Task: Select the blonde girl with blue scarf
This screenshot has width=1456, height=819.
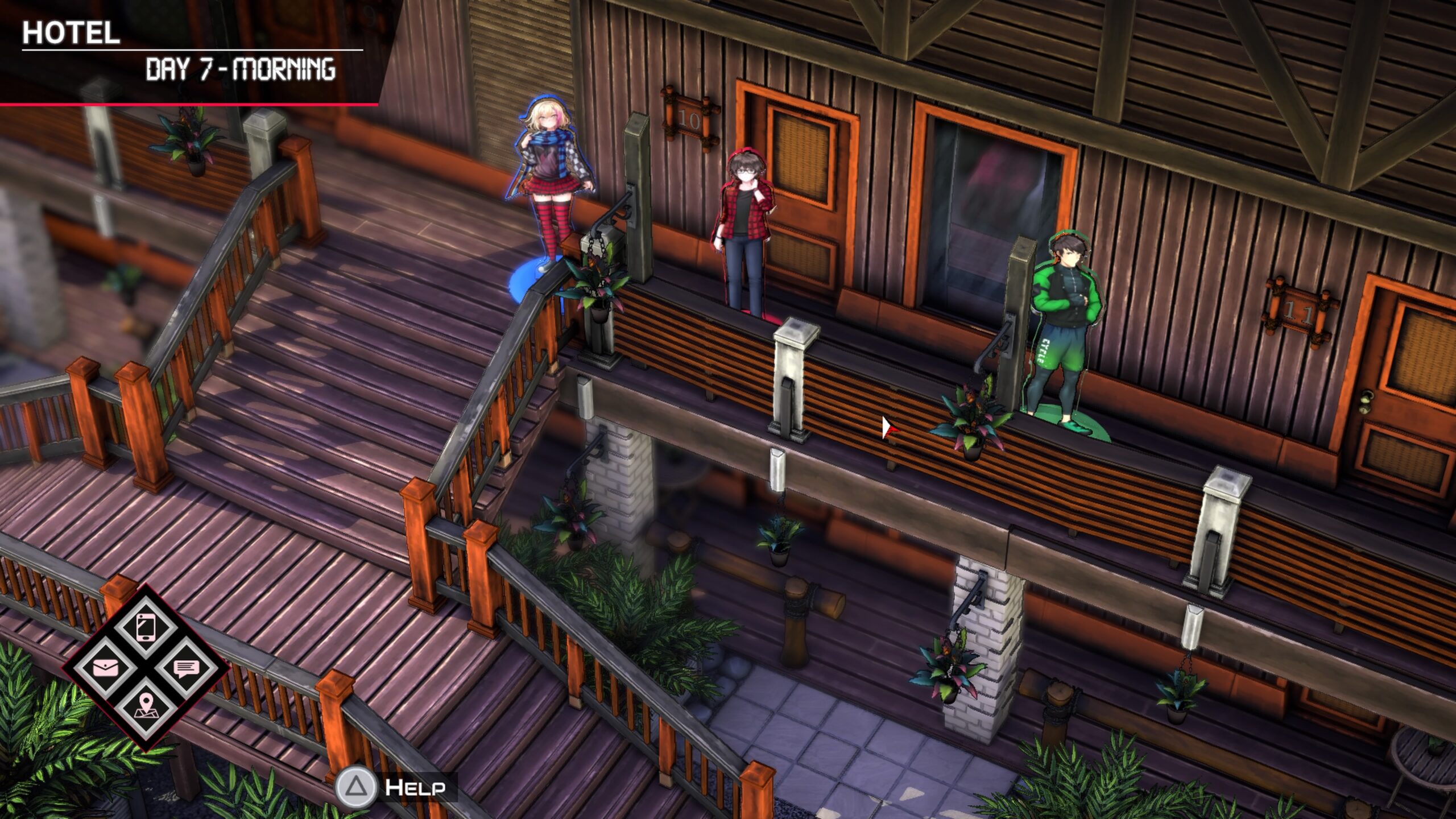Action: pos(550,182)
